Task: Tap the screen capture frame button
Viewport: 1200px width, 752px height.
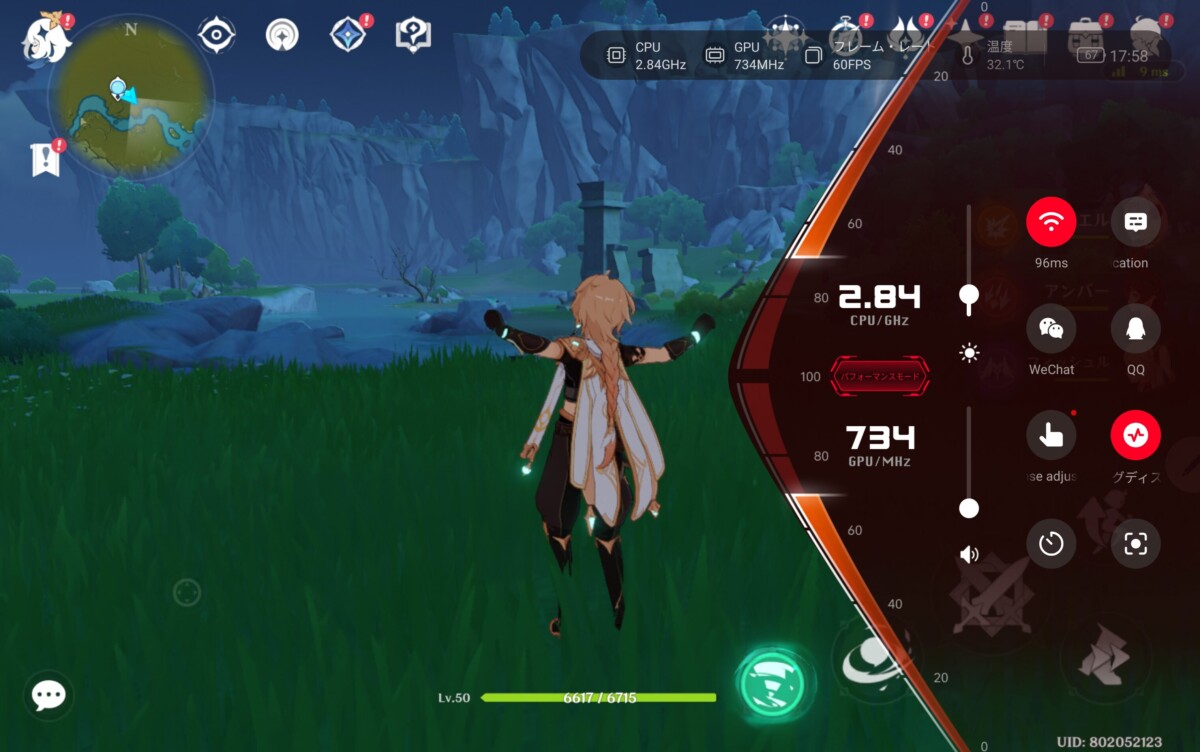Action: (x=1135, y=544)
